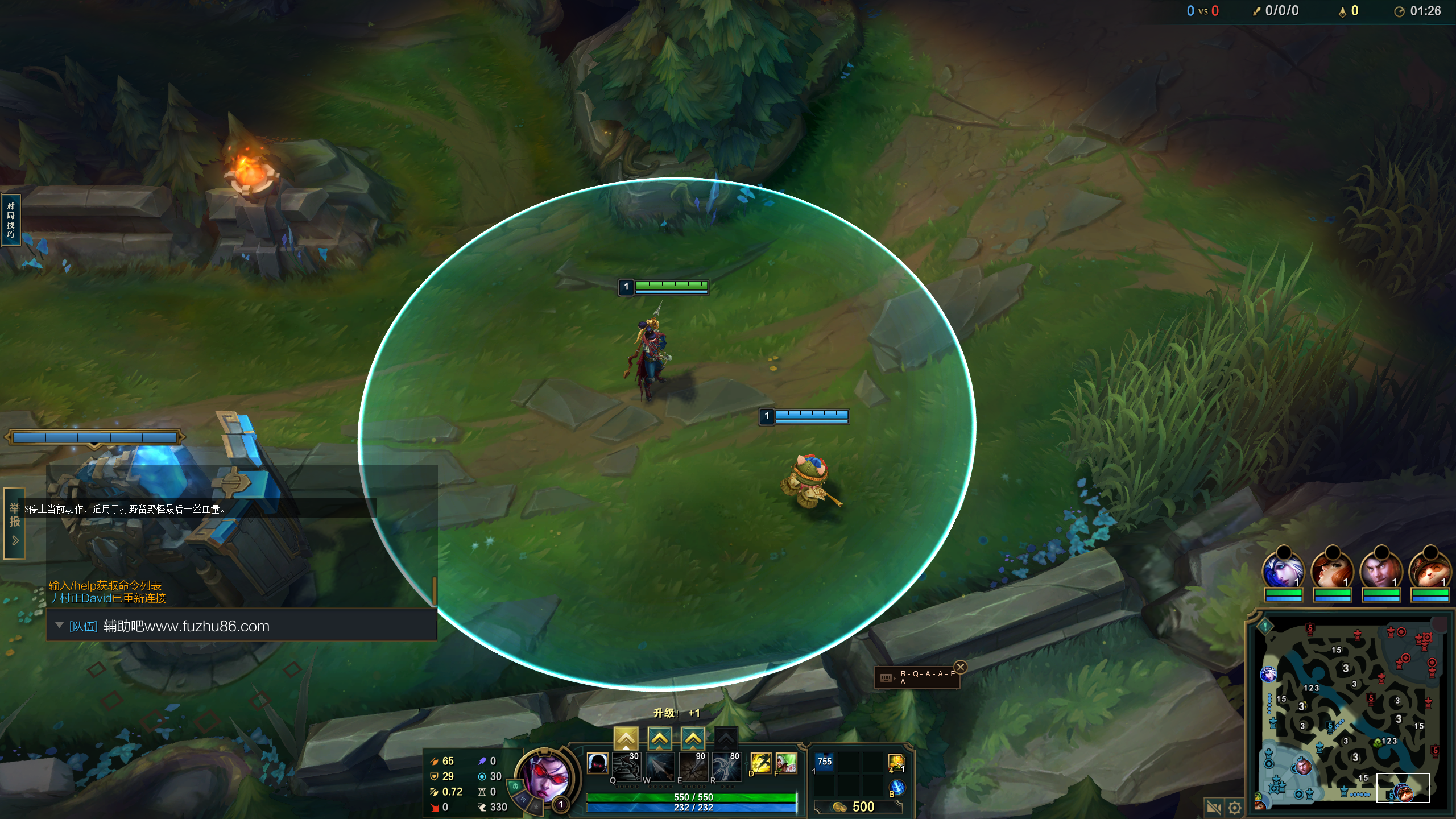Select the W Silver Bolts ability icon

[x=660, y=767]
